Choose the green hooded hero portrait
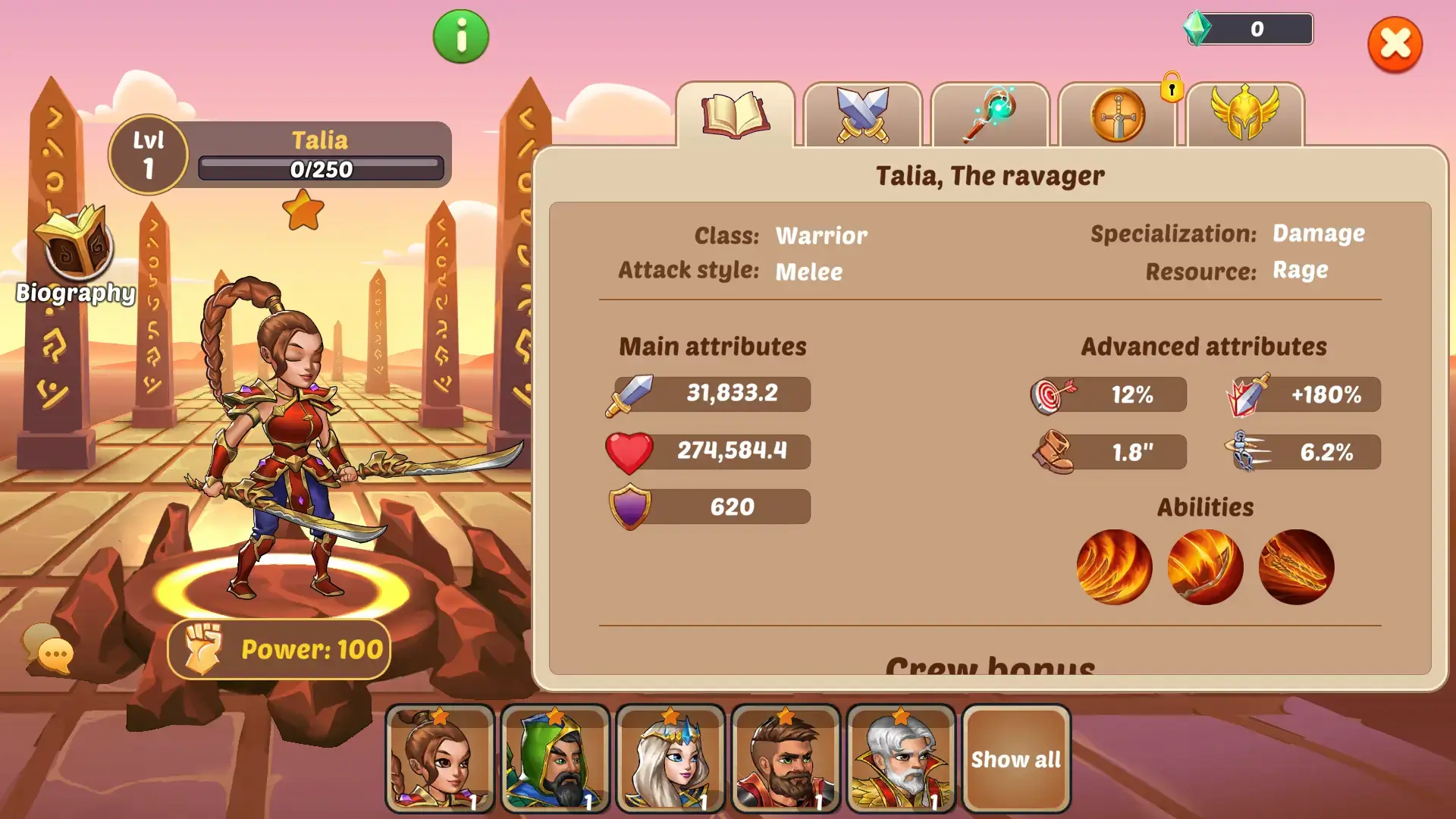Screen dimensions: 1456x819 click(x=555, y=758)
